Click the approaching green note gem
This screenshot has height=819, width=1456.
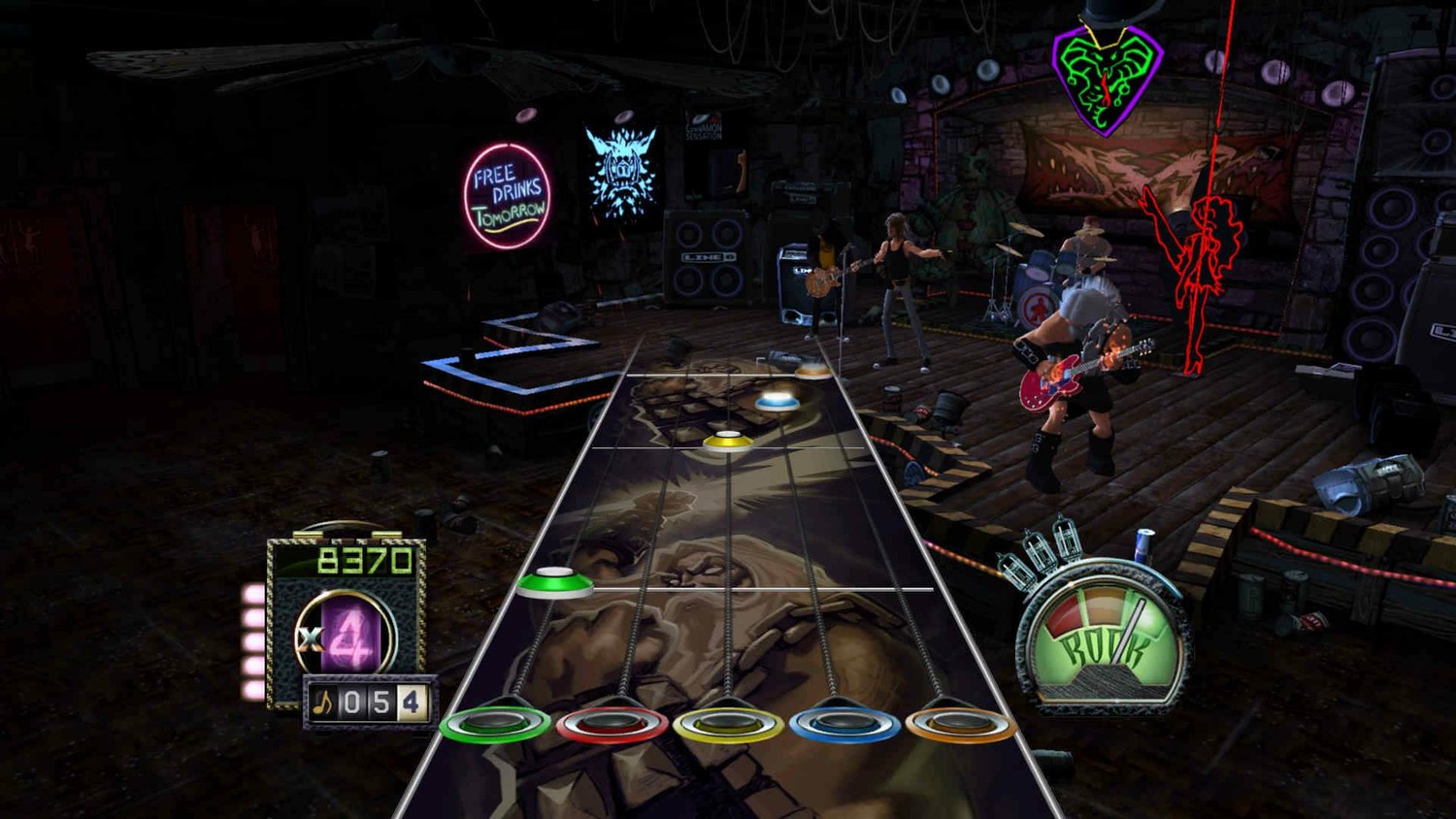tap(554, 582)
